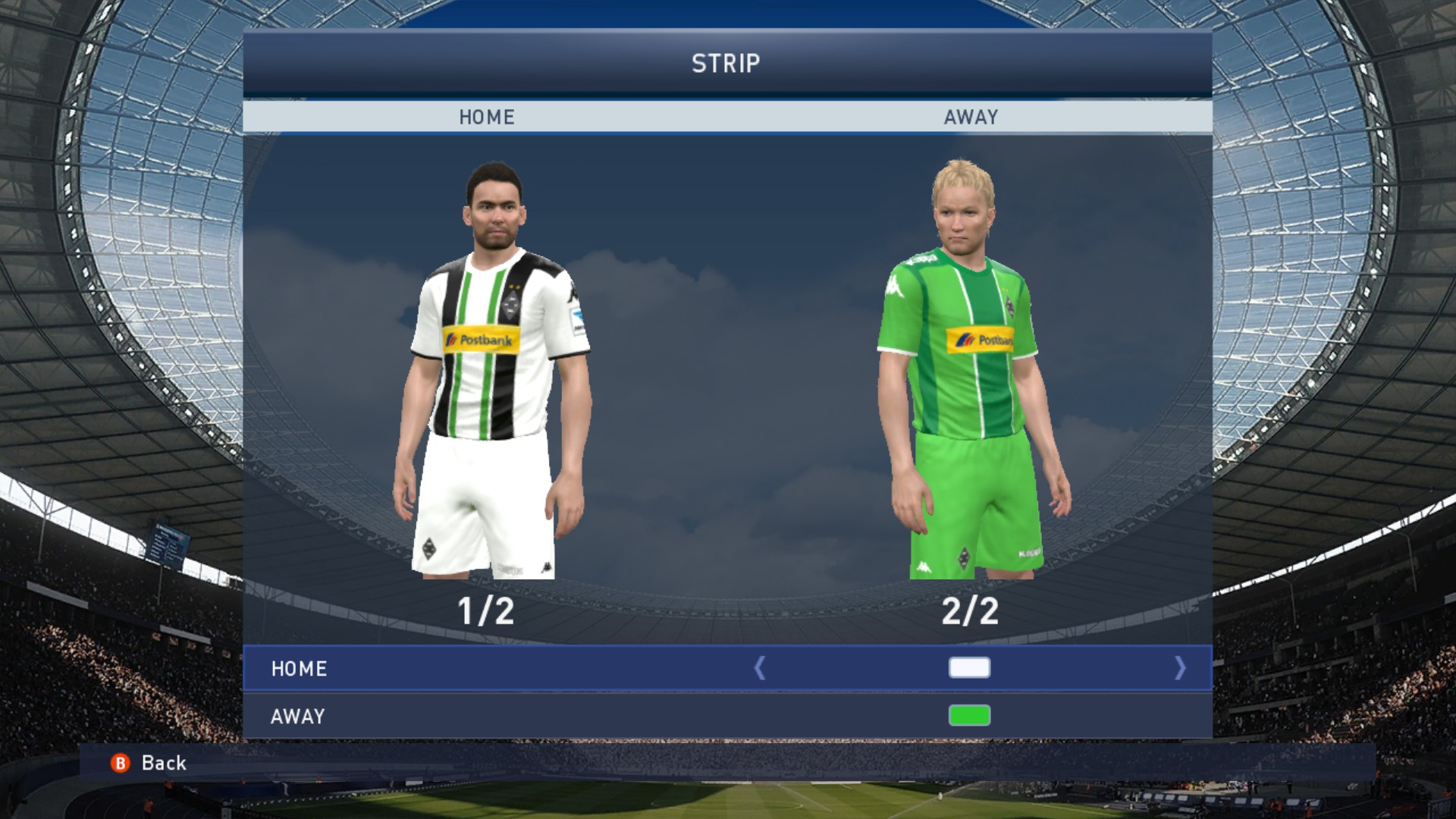
Task: Pick the white HOME strip colour swatch
Action: click(x=969, y=668)
